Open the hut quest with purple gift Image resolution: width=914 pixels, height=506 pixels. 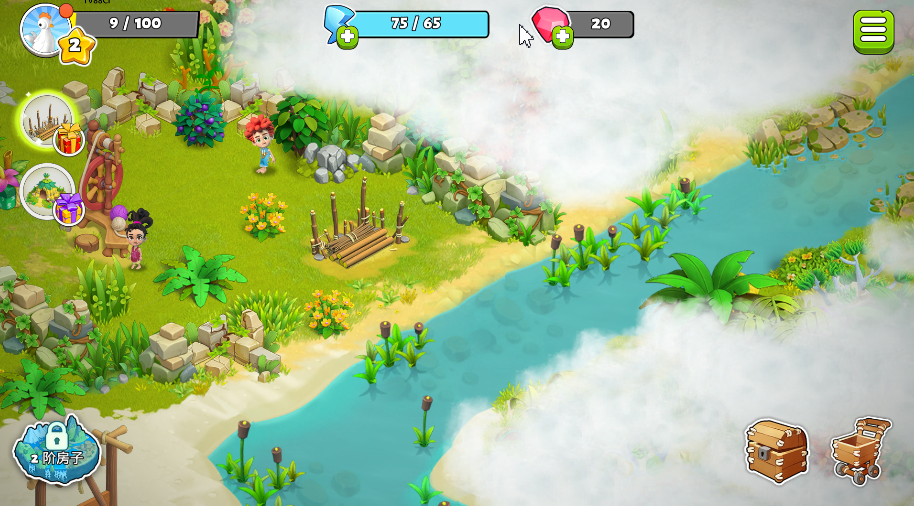pyautogui.click(x=47, y=190)
